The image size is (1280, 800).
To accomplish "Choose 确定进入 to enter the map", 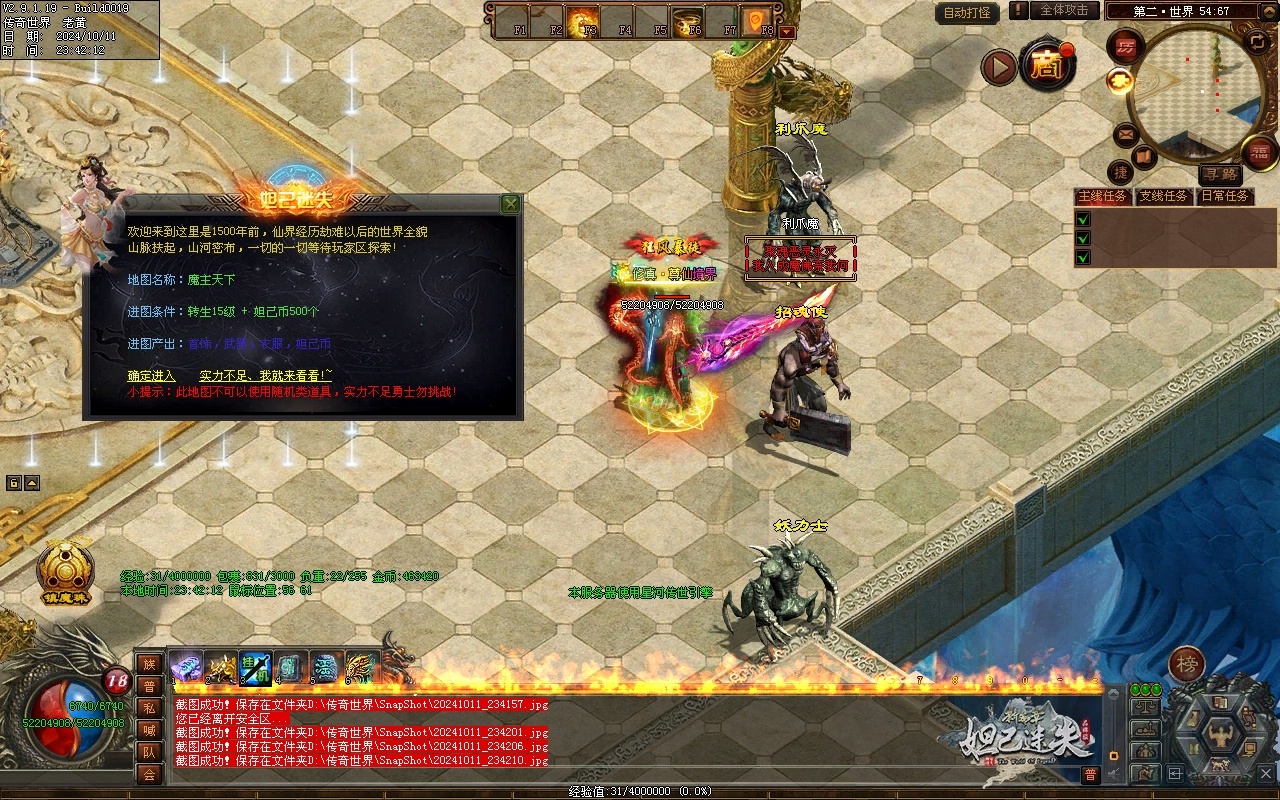I will click(x=151, y=375).
